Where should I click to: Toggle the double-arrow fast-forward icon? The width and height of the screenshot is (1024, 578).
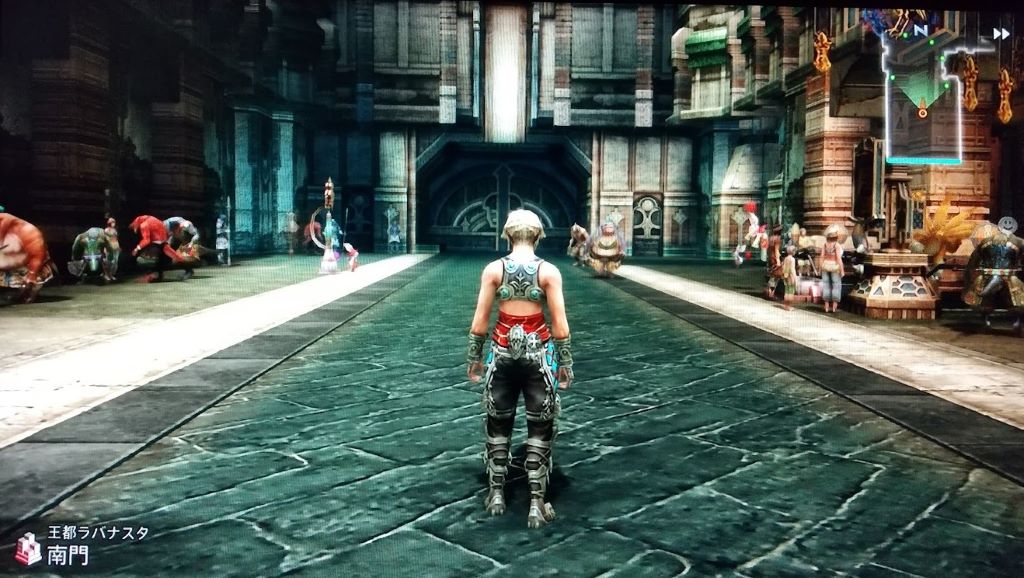point(1000,34)
